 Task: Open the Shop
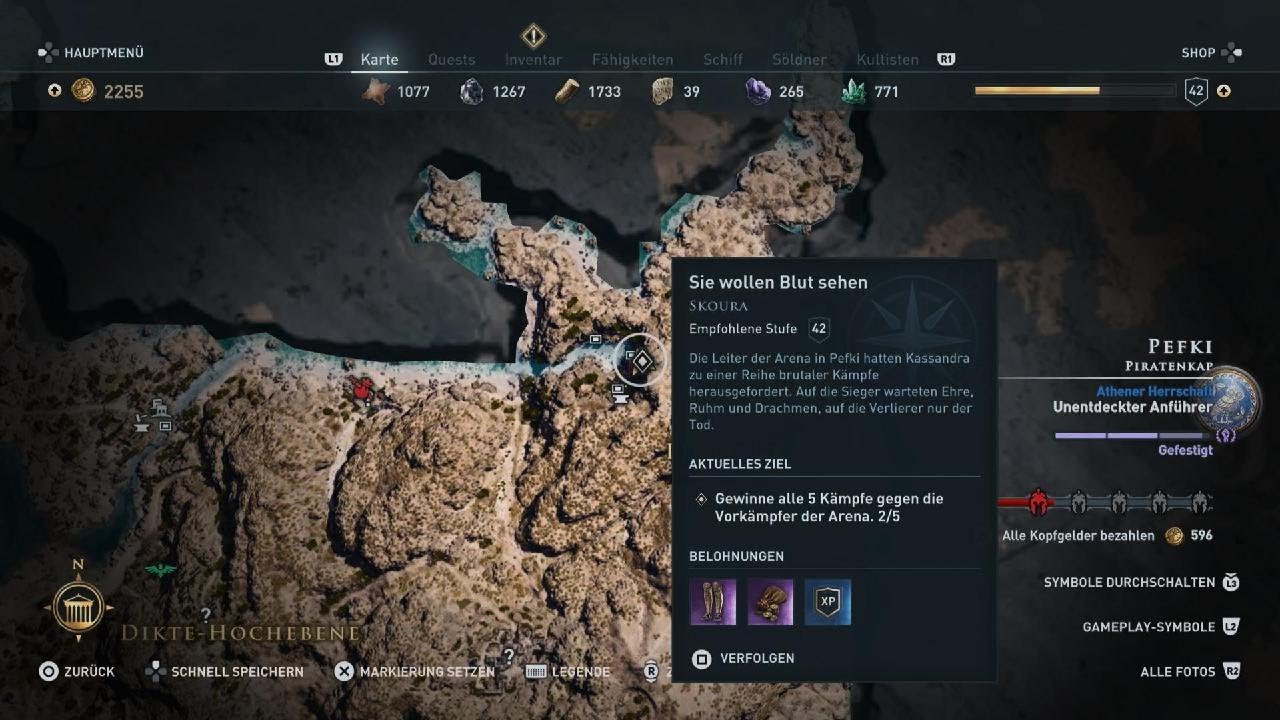(x=1198, y=53)
